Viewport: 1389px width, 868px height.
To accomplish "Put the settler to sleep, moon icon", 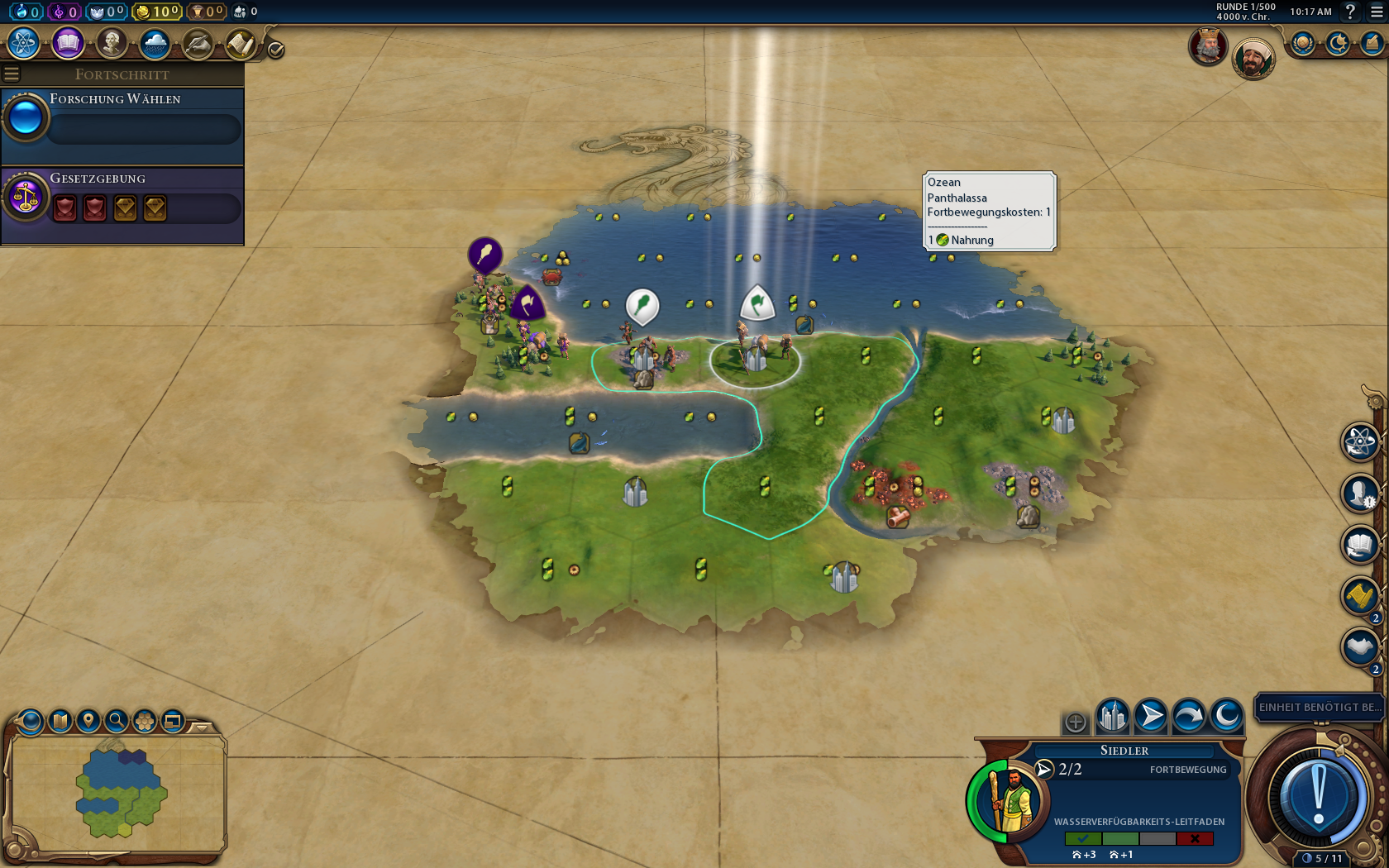I will click(1227, 716).
